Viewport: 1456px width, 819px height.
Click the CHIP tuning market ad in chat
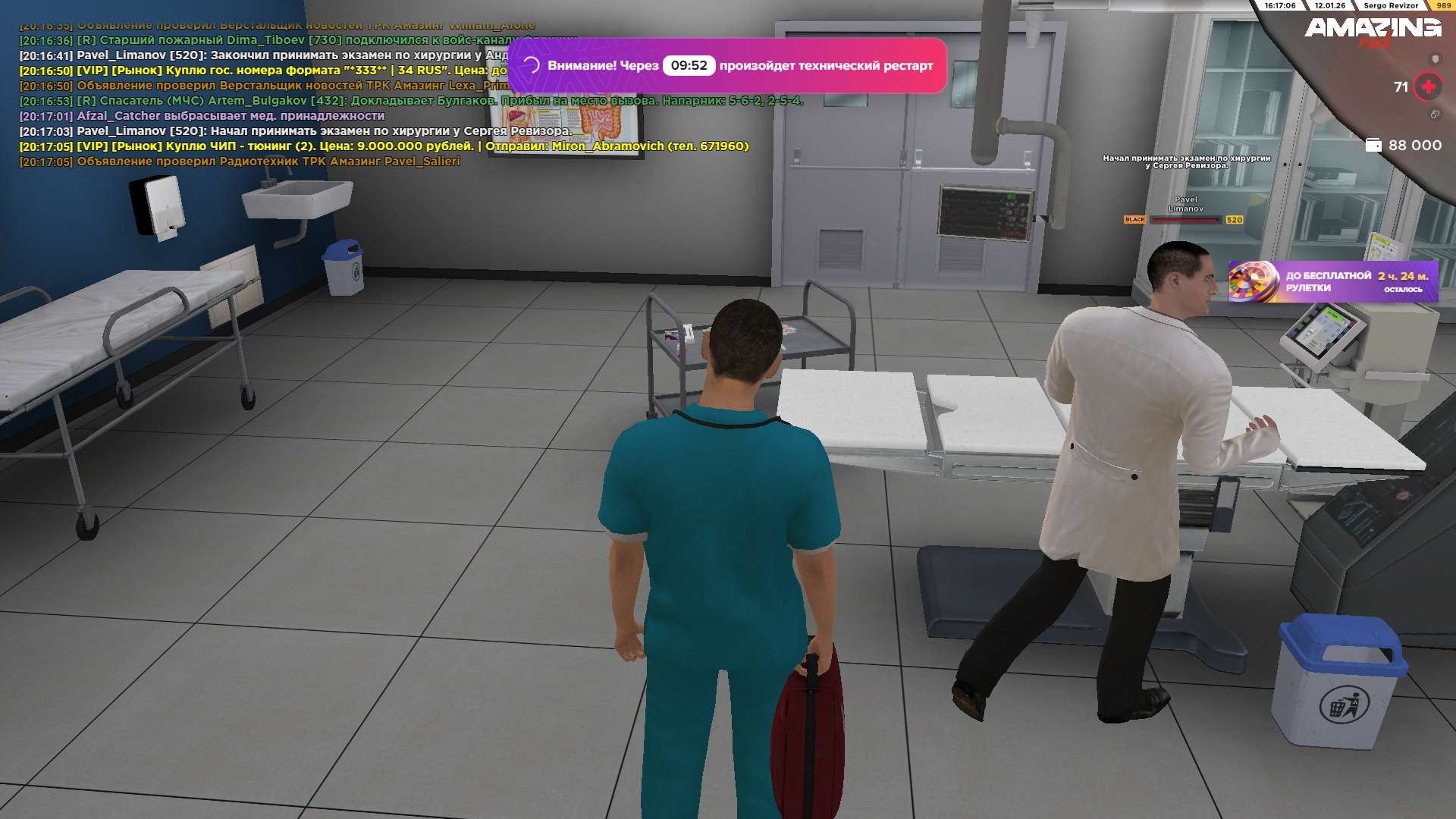pyautogui.click(x=384, y=146)
